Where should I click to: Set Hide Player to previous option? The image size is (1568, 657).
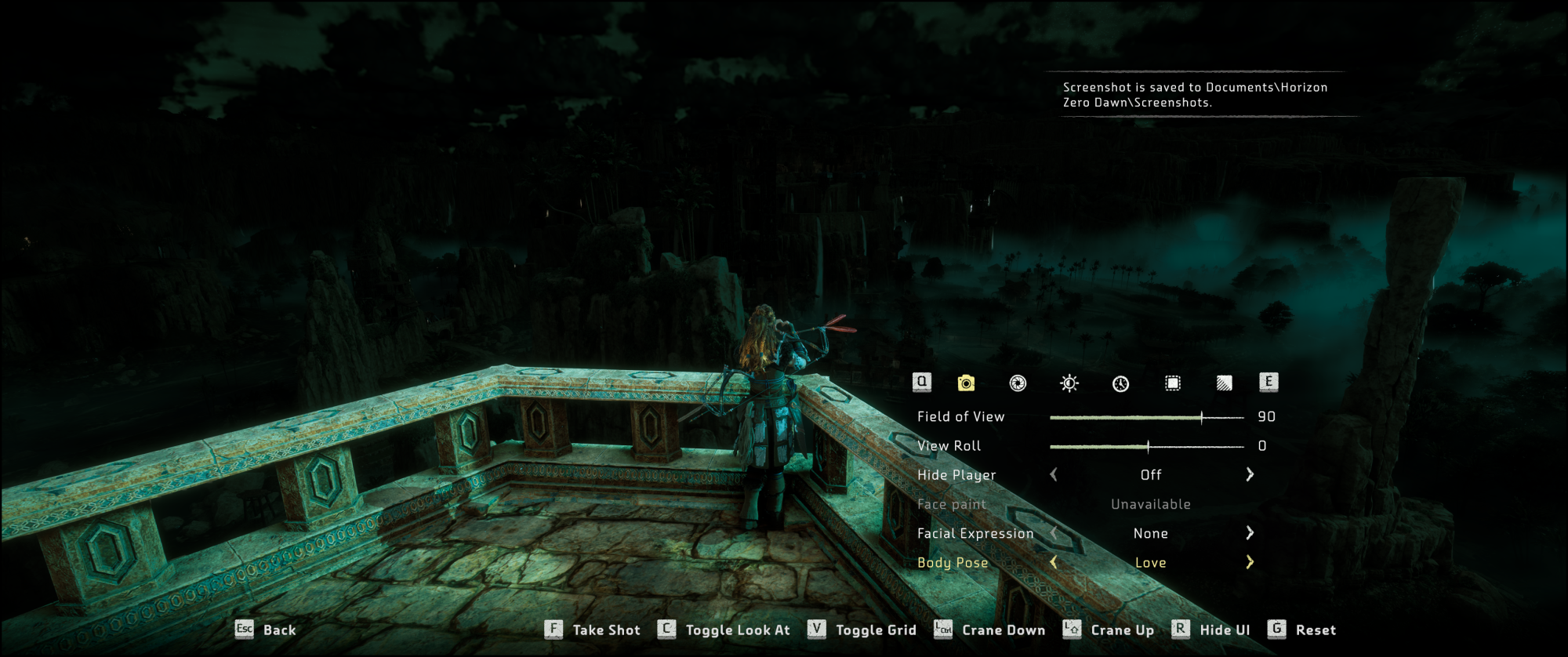pyautogui.click(x=1054, y=474)
